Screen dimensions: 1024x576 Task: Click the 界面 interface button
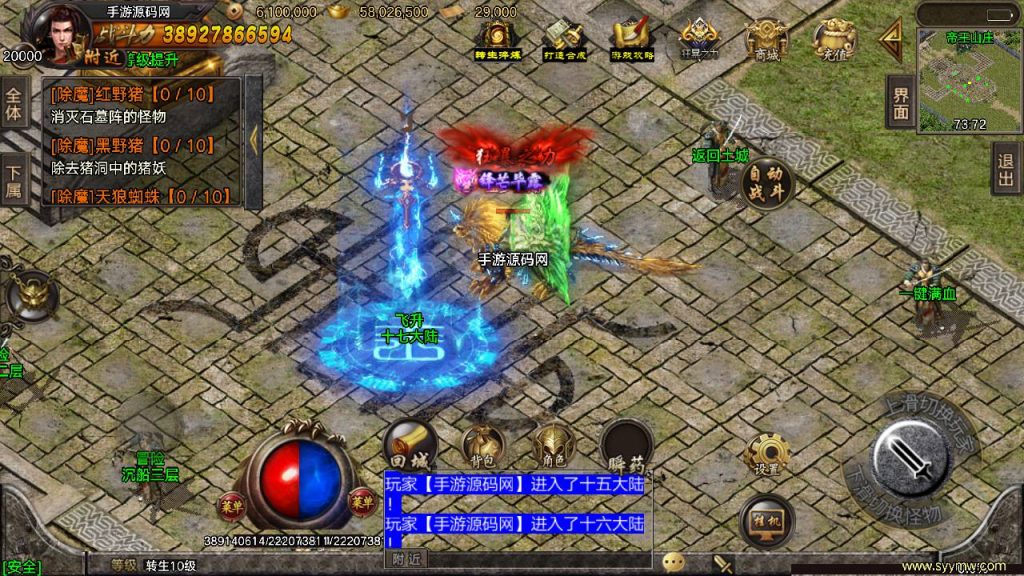point(901,102)
